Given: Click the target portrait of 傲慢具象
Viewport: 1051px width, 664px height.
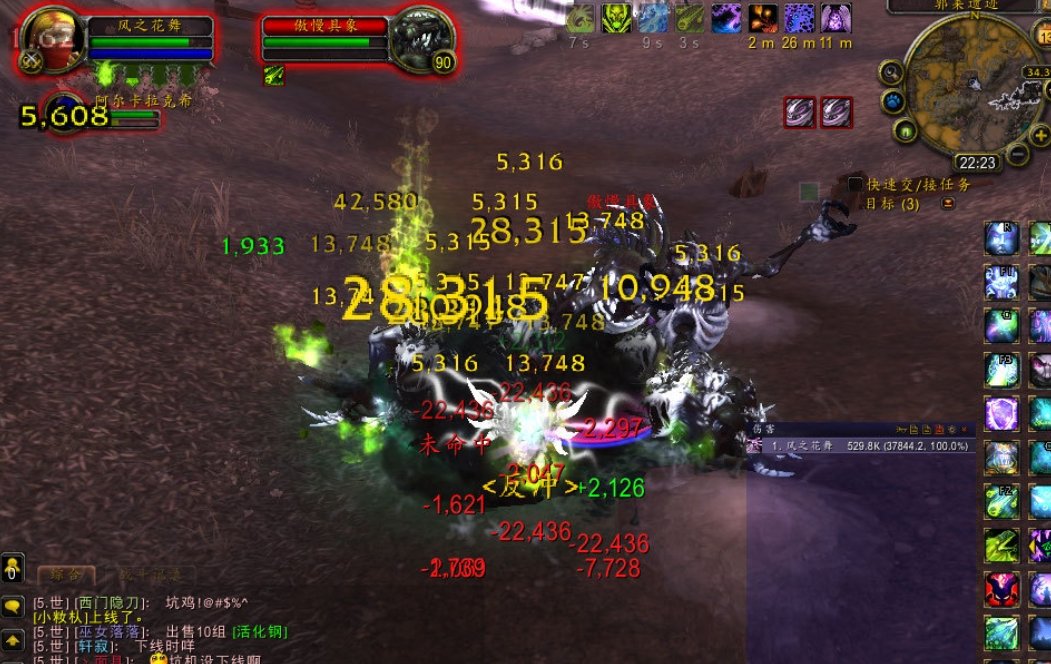Looking at the screenshot, I should (420, 38).
